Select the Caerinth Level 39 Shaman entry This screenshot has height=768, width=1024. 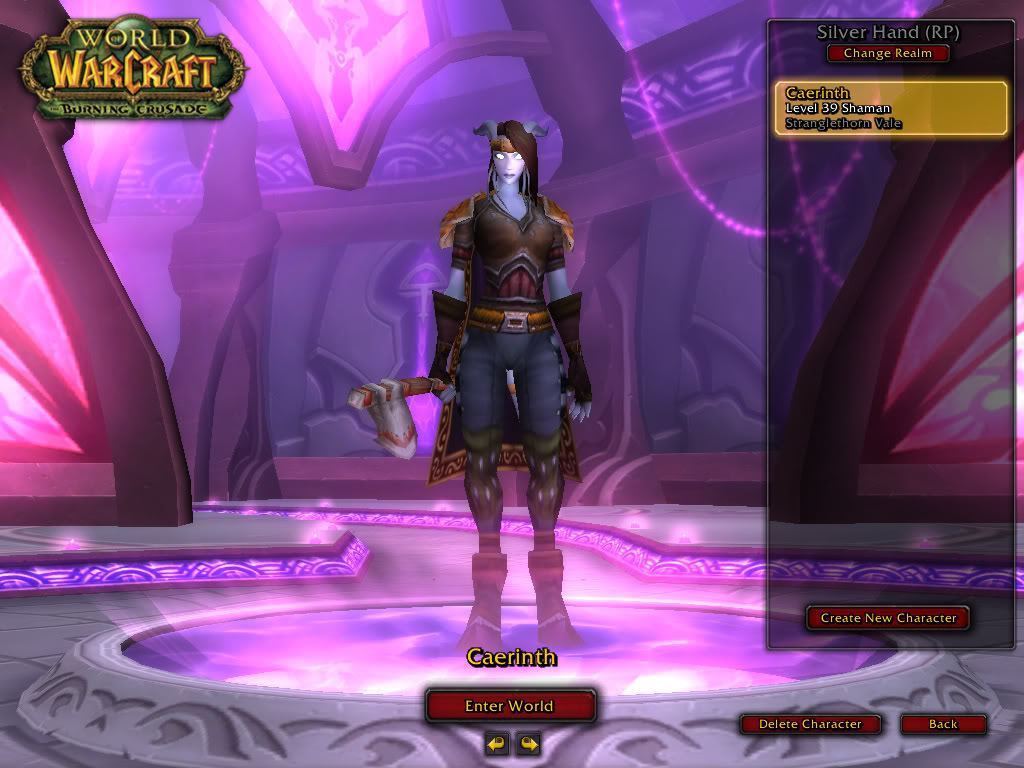890,108
